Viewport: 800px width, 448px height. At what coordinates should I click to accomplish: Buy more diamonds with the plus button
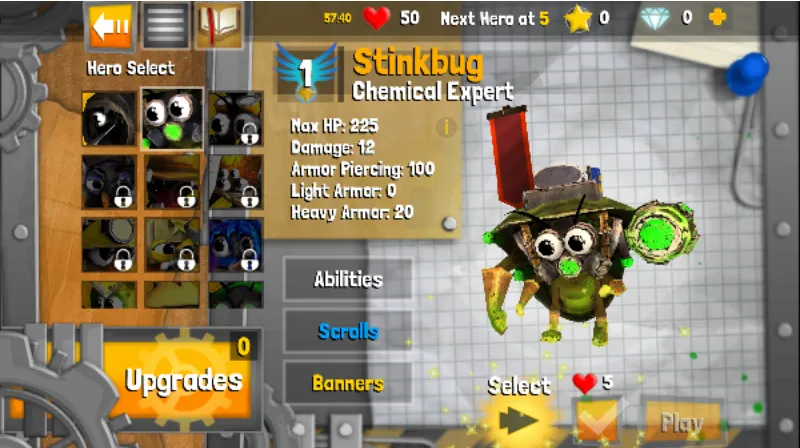coord(718,17)
